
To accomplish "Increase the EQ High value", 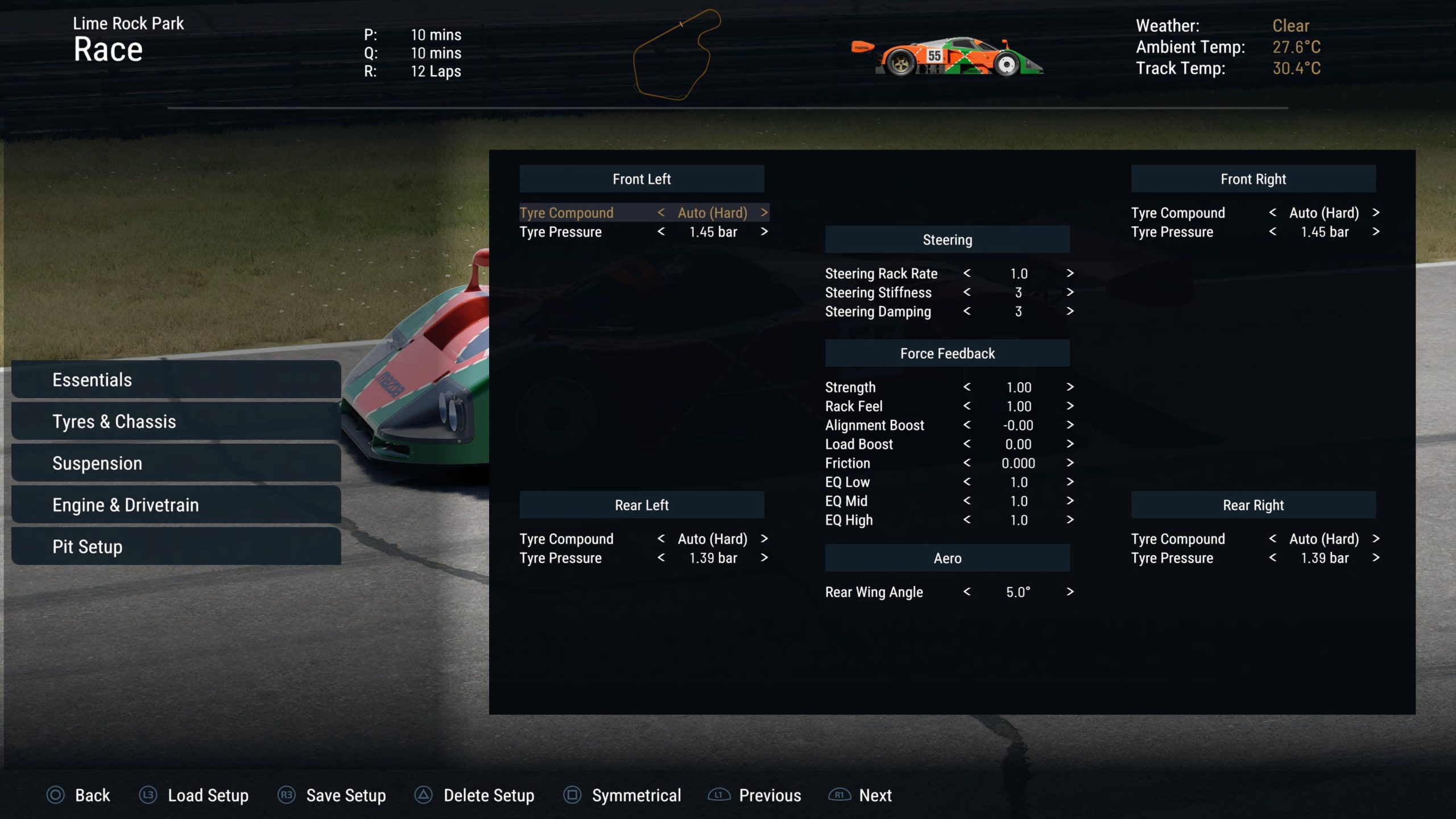I will 1069,520.
